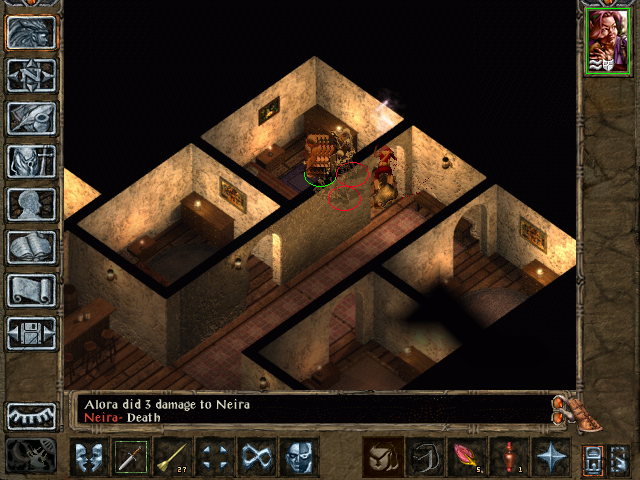640x480 pixels.
Task: Open special abilities with the star button
Action: (x=551, y=457)
